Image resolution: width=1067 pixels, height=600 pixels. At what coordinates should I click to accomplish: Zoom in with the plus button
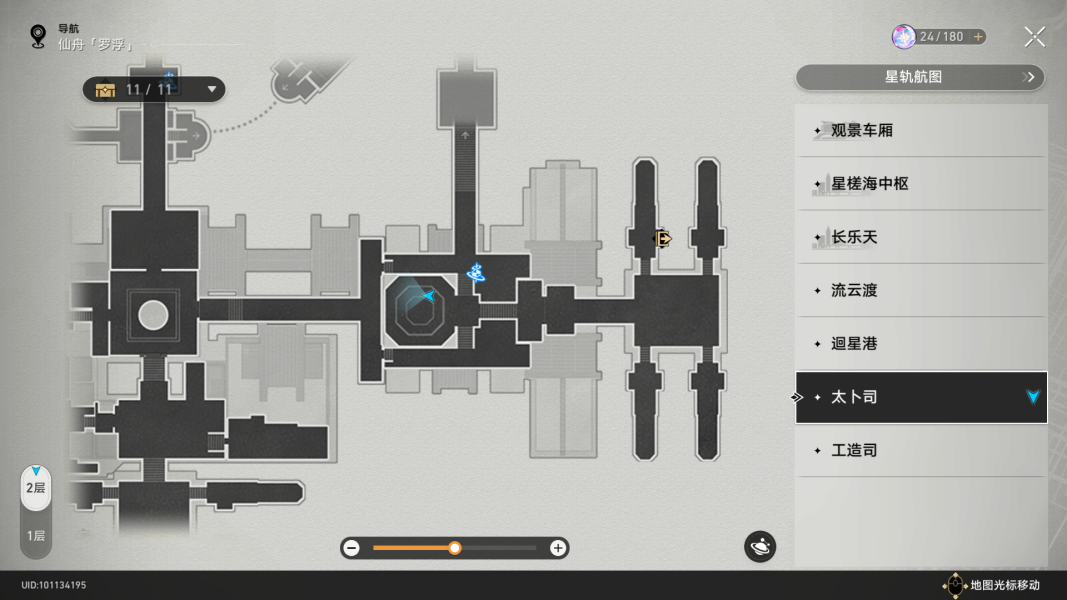(x=558, y=548)
